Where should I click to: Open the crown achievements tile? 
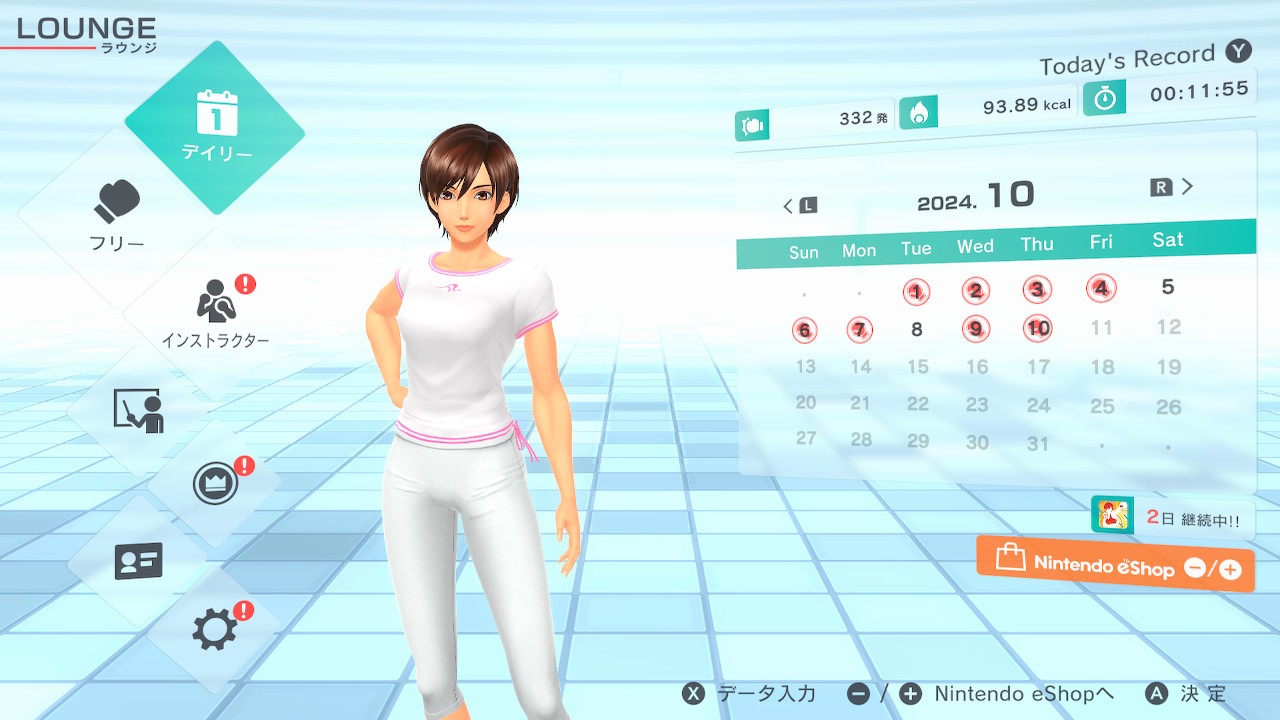214,485
